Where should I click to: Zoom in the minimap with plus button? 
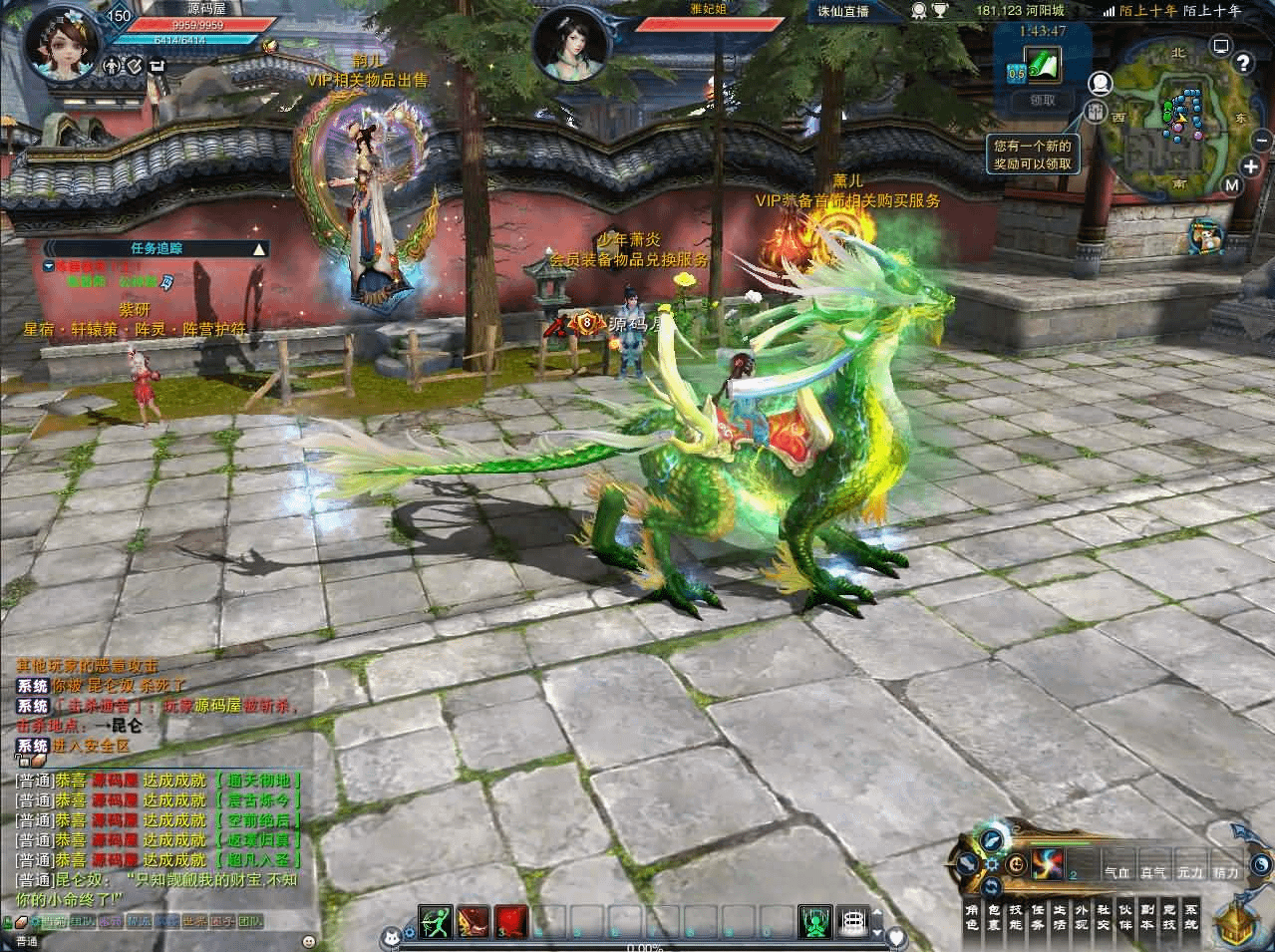(x=1251, y=166)
